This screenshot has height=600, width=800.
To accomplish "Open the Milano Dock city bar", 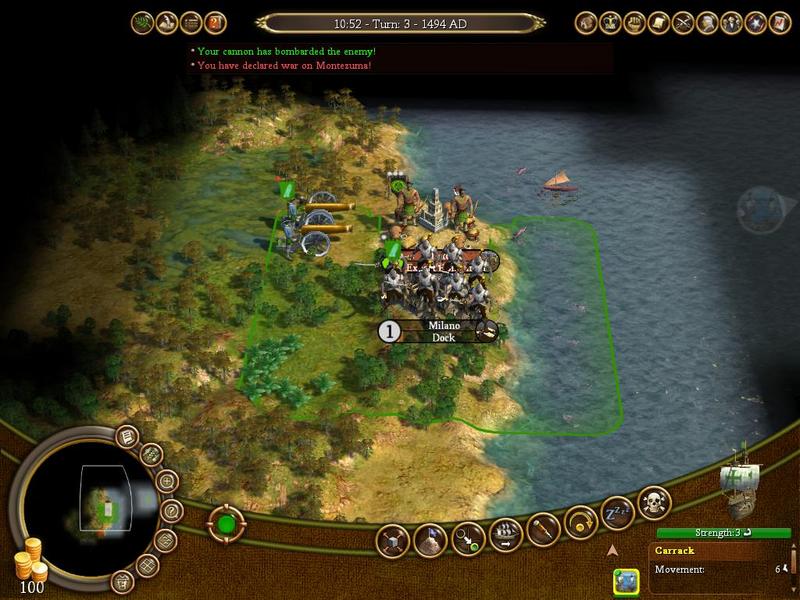I will pyautogui.click(x=443, y=331).
